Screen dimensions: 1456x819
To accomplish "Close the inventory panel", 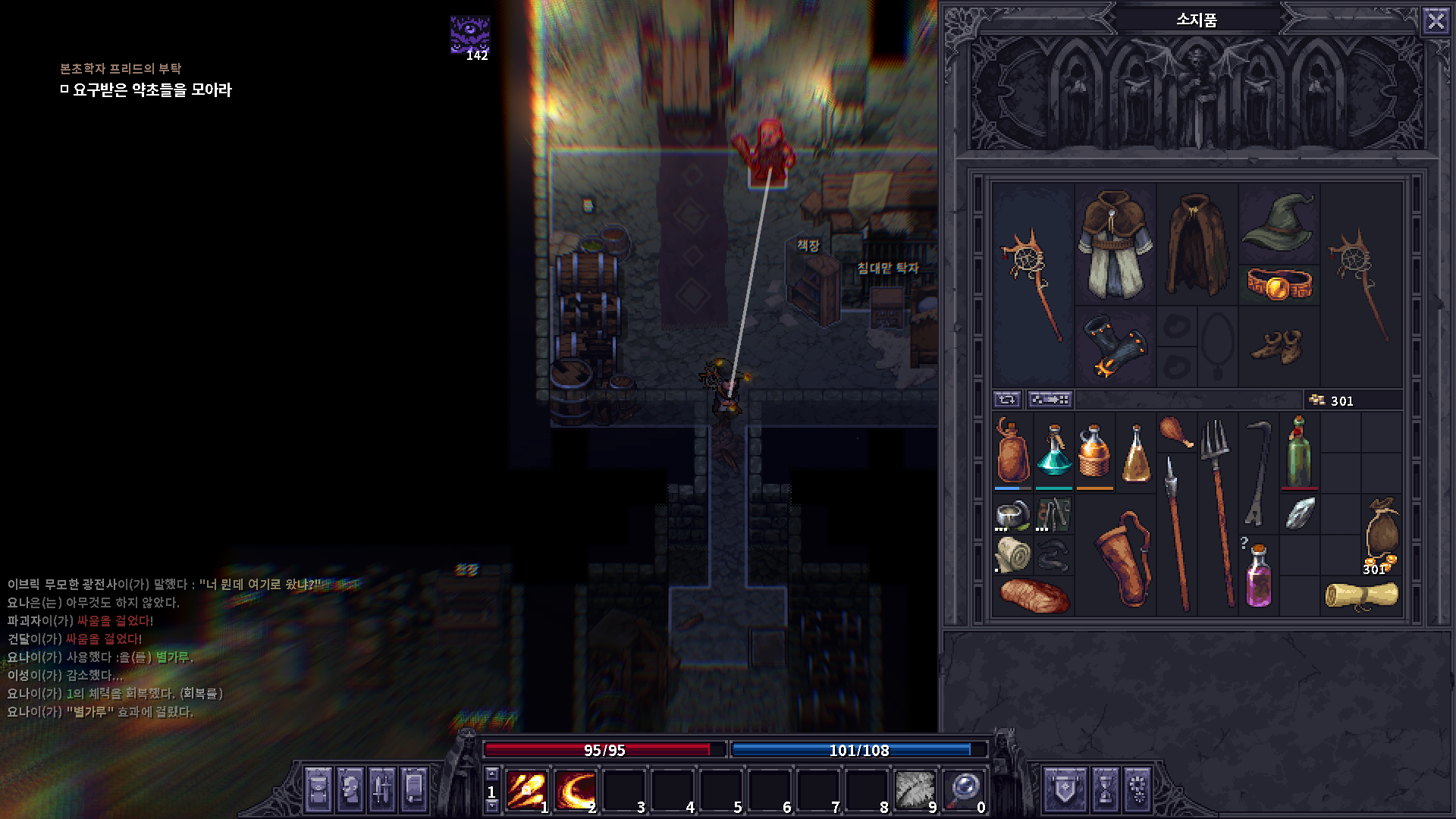I will coord(1436,20).
